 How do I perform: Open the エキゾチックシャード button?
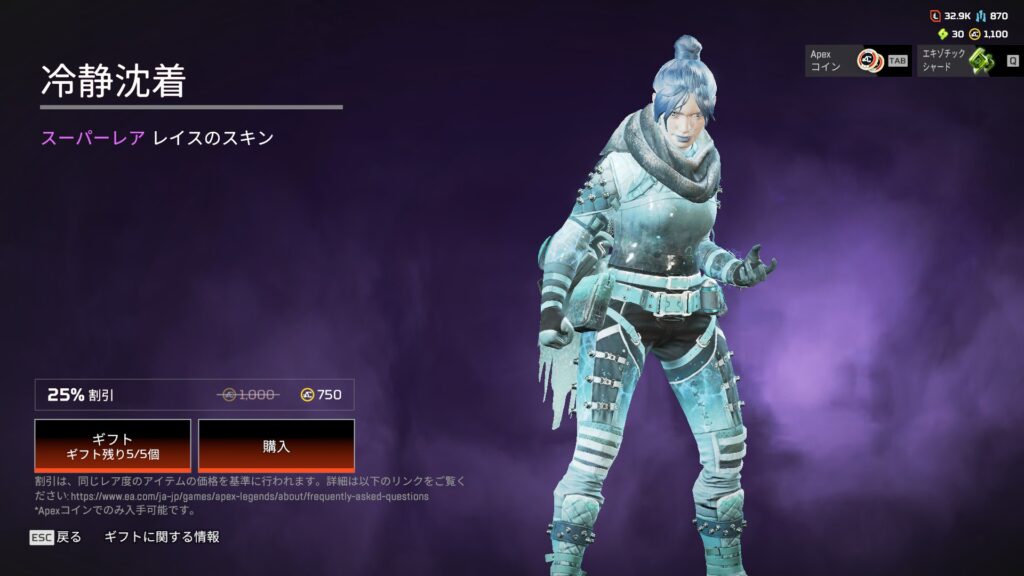click(x=969, y=60)
